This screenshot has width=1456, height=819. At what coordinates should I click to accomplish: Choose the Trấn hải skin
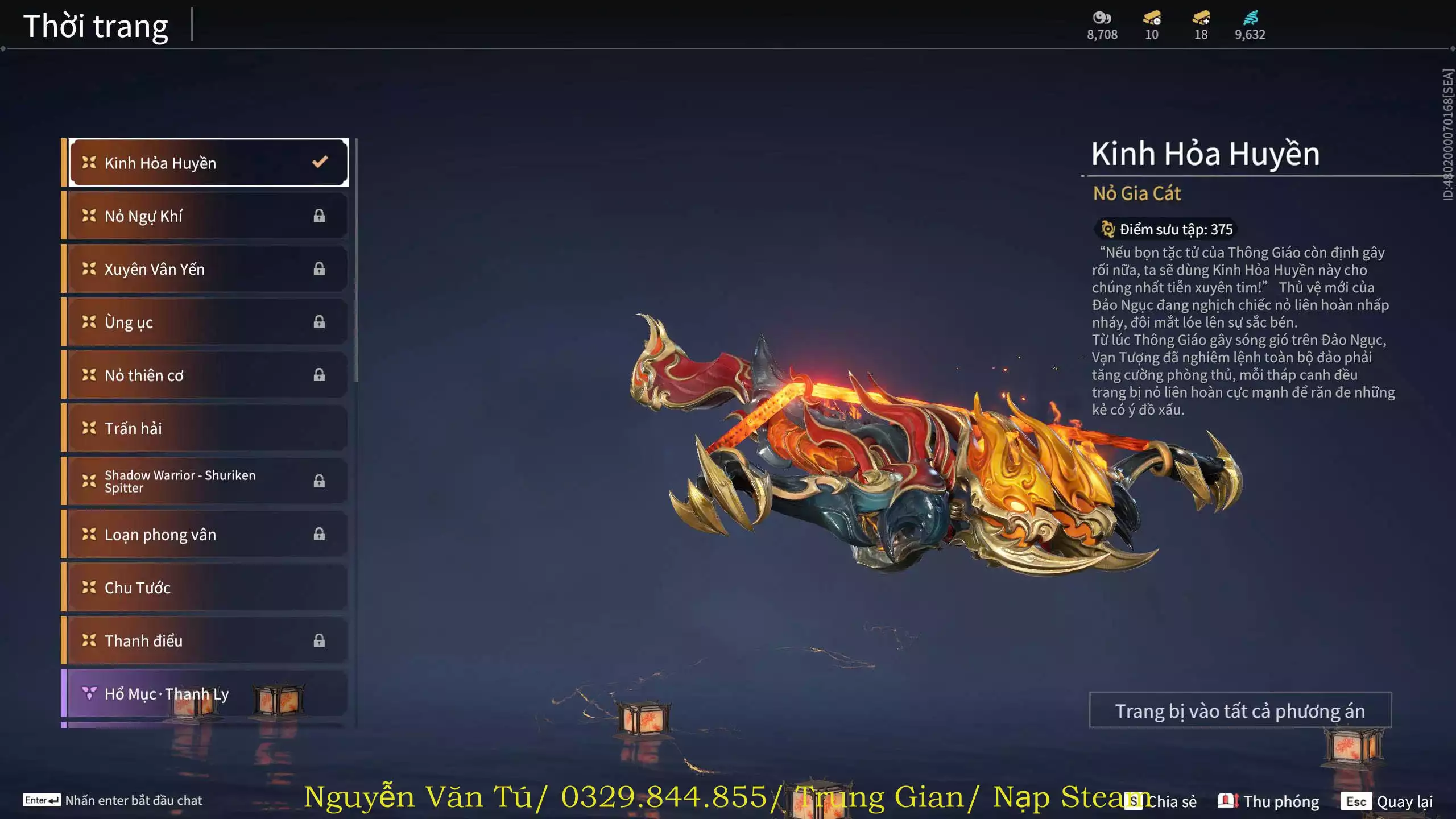[x=208, y=428]
